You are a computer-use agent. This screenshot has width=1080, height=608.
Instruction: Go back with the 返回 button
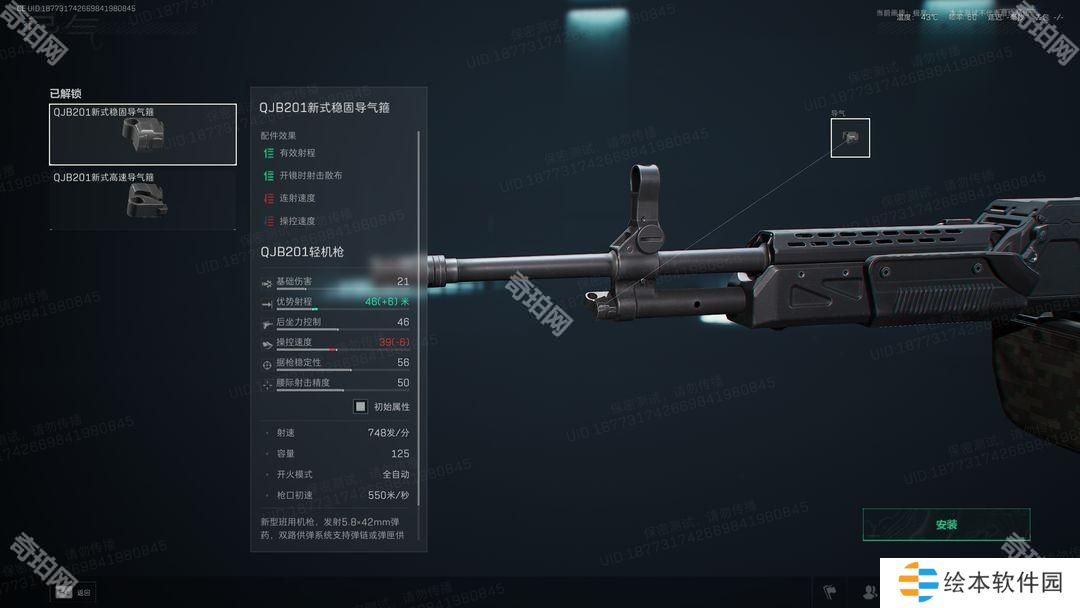pyautogui.click(x=73, y=592)
